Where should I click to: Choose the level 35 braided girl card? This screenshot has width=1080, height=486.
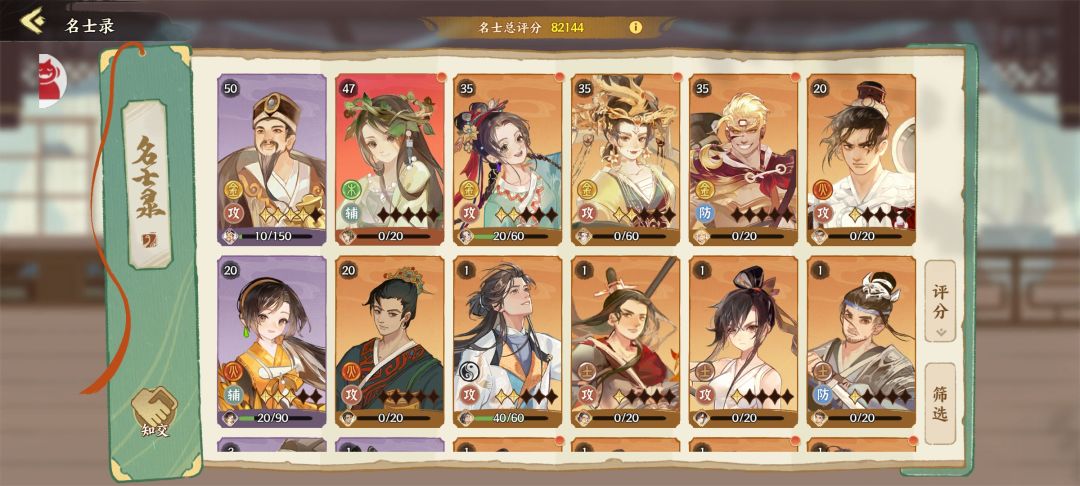[508, 160]
